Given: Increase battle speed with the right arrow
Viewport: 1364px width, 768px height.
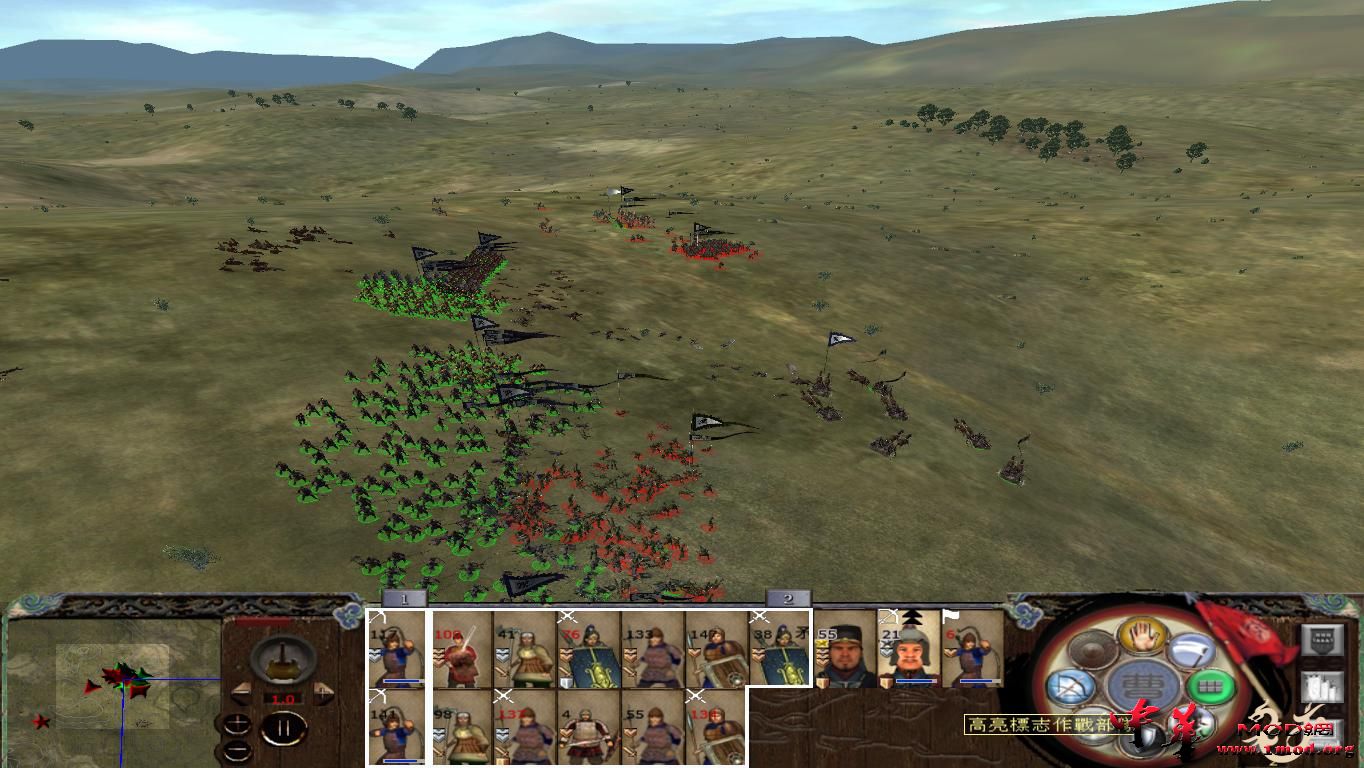Looking at the screenshot, I should tap(321, 692).
